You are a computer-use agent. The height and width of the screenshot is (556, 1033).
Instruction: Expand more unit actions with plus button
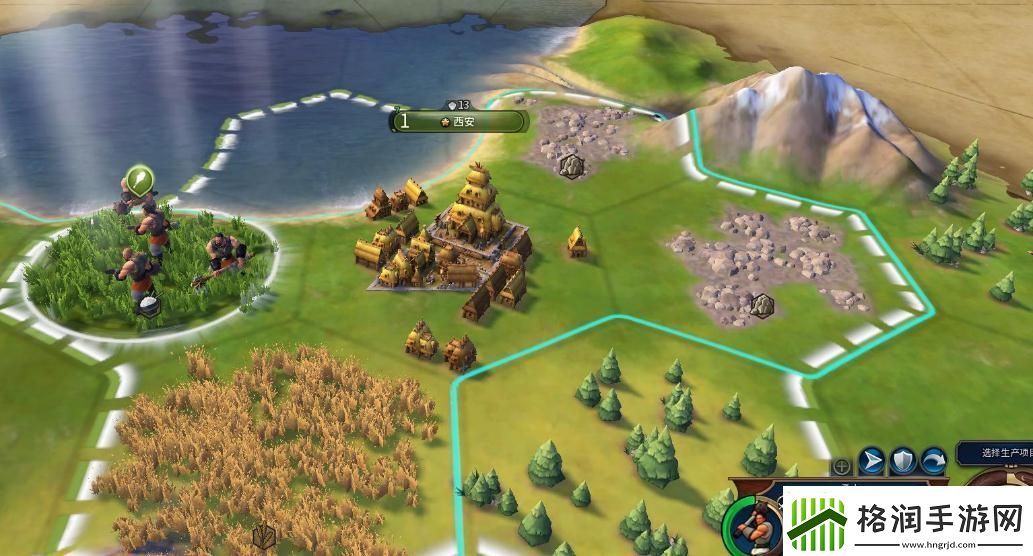point(842,466)
